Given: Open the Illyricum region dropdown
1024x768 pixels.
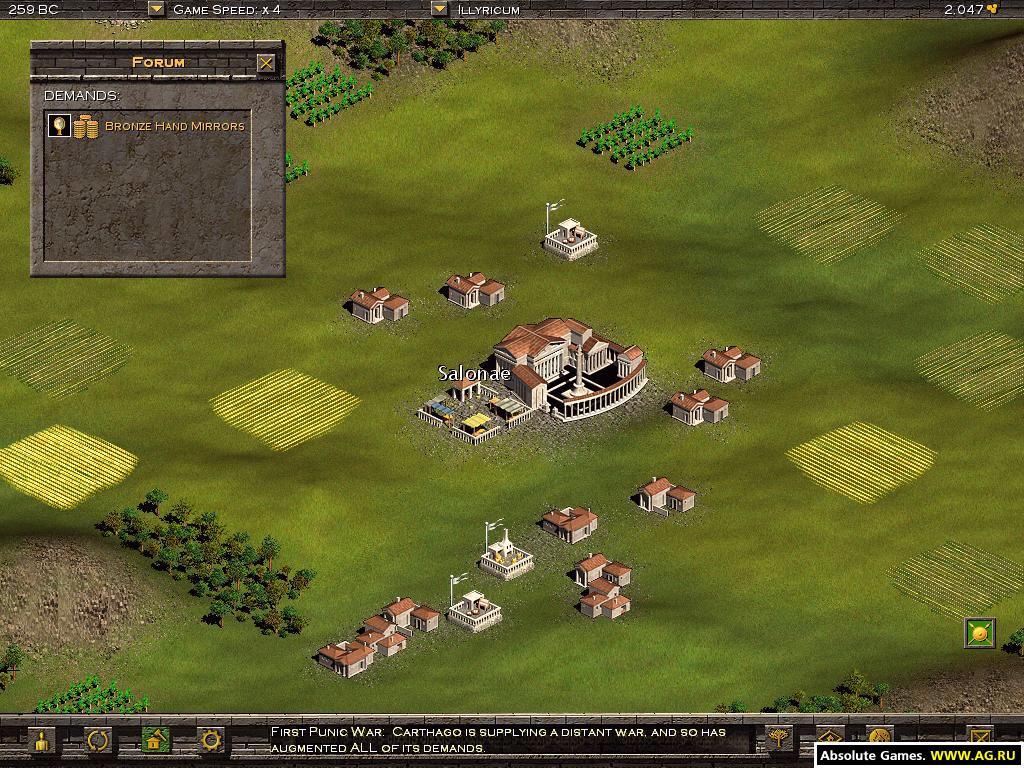Looking at the screenshot, I should [x=439, y=9].
